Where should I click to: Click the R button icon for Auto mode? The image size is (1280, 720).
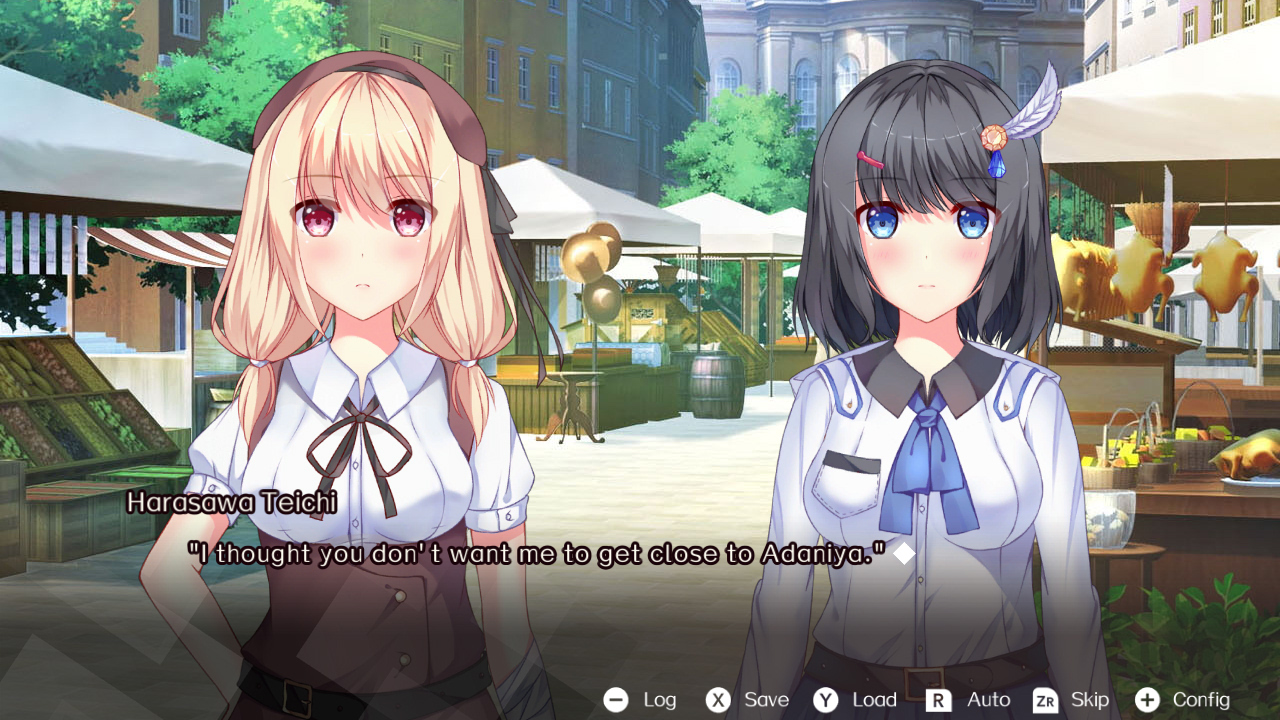[937, 700]
